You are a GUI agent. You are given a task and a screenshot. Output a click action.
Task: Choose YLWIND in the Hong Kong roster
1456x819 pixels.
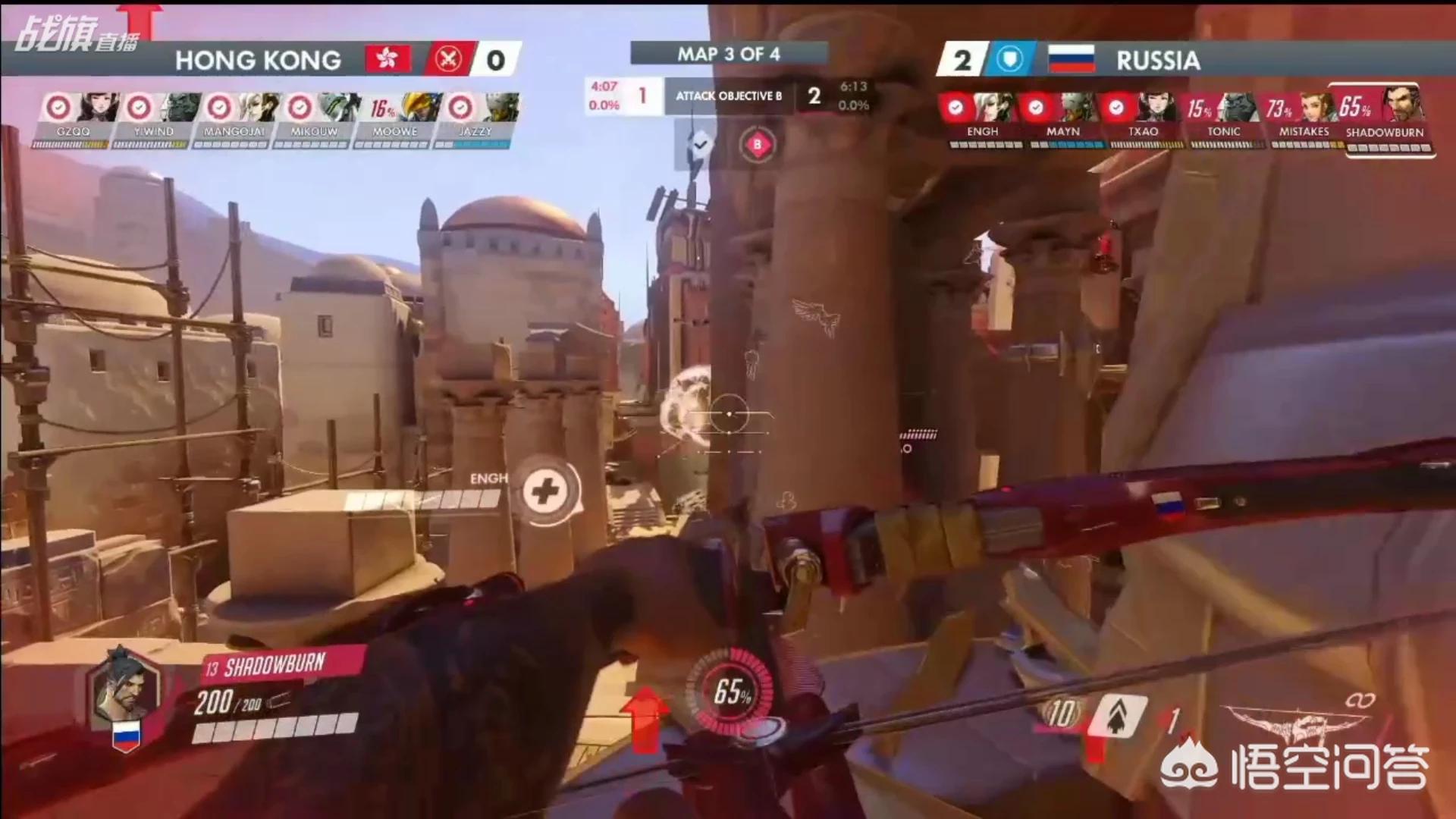(x=154, y=118)
